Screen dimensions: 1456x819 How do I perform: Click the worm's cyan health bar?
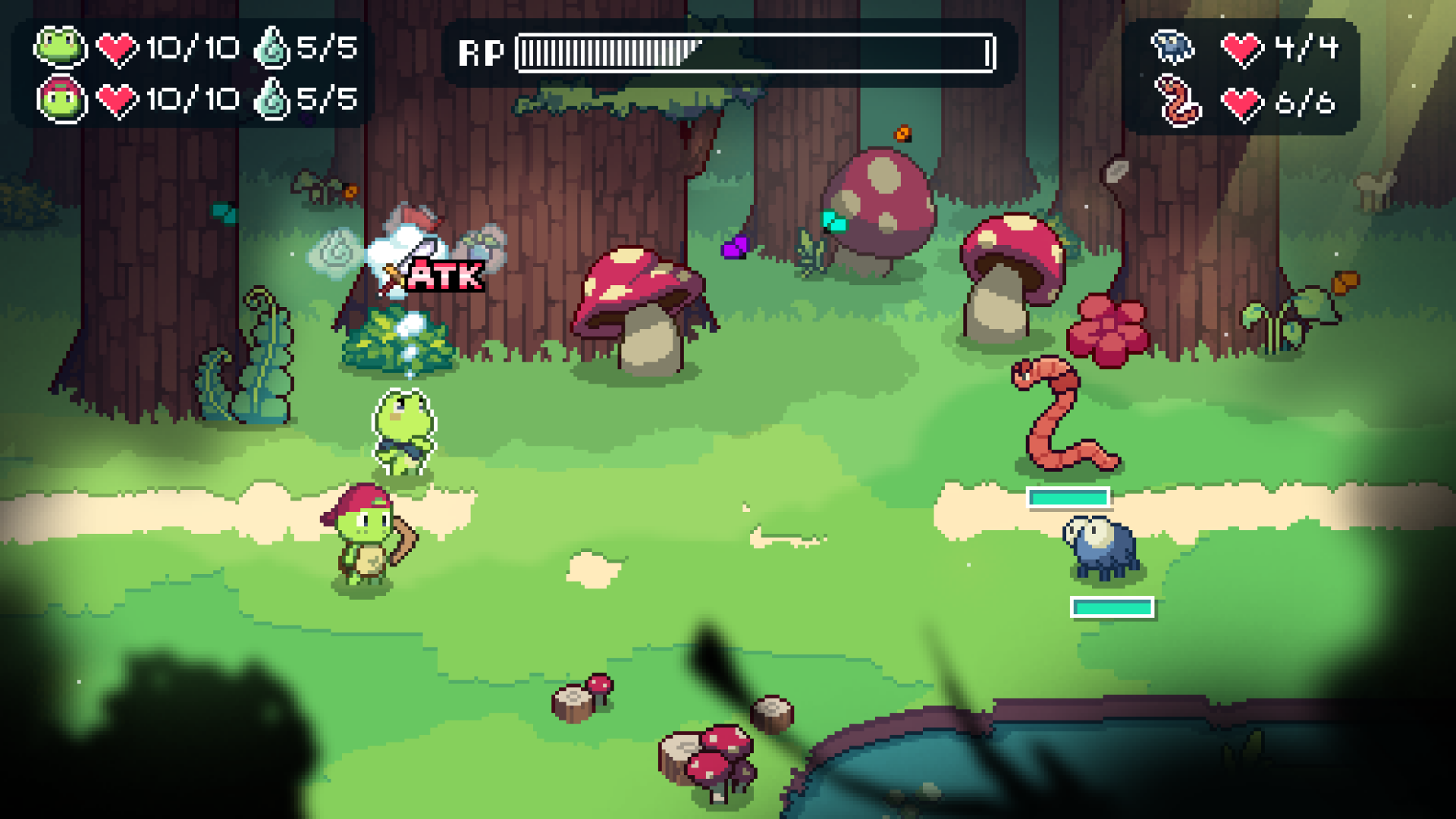(x=1068, y=498)
